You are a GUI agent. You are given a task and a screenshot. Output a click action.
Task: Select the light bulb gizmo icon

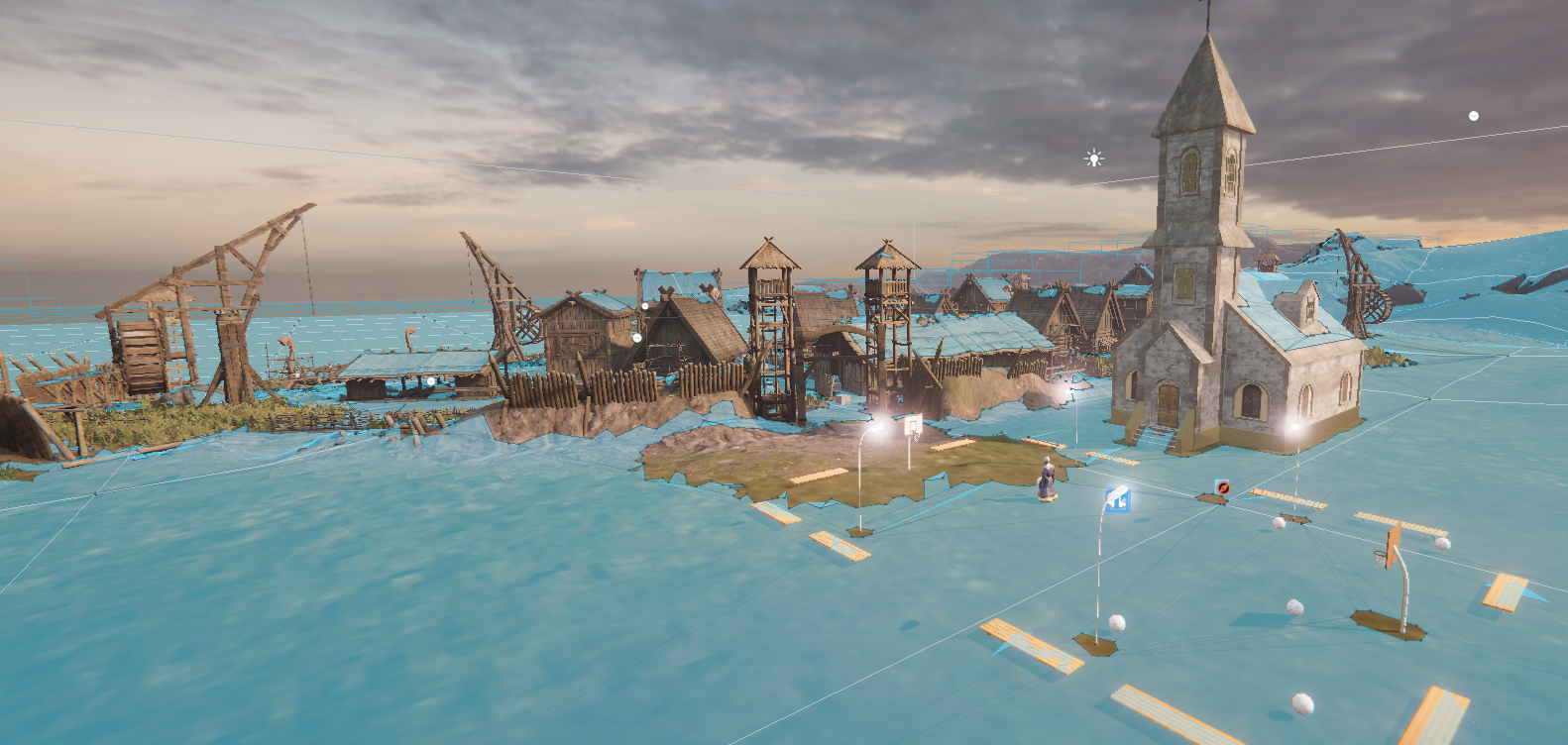click(1093, 159)
